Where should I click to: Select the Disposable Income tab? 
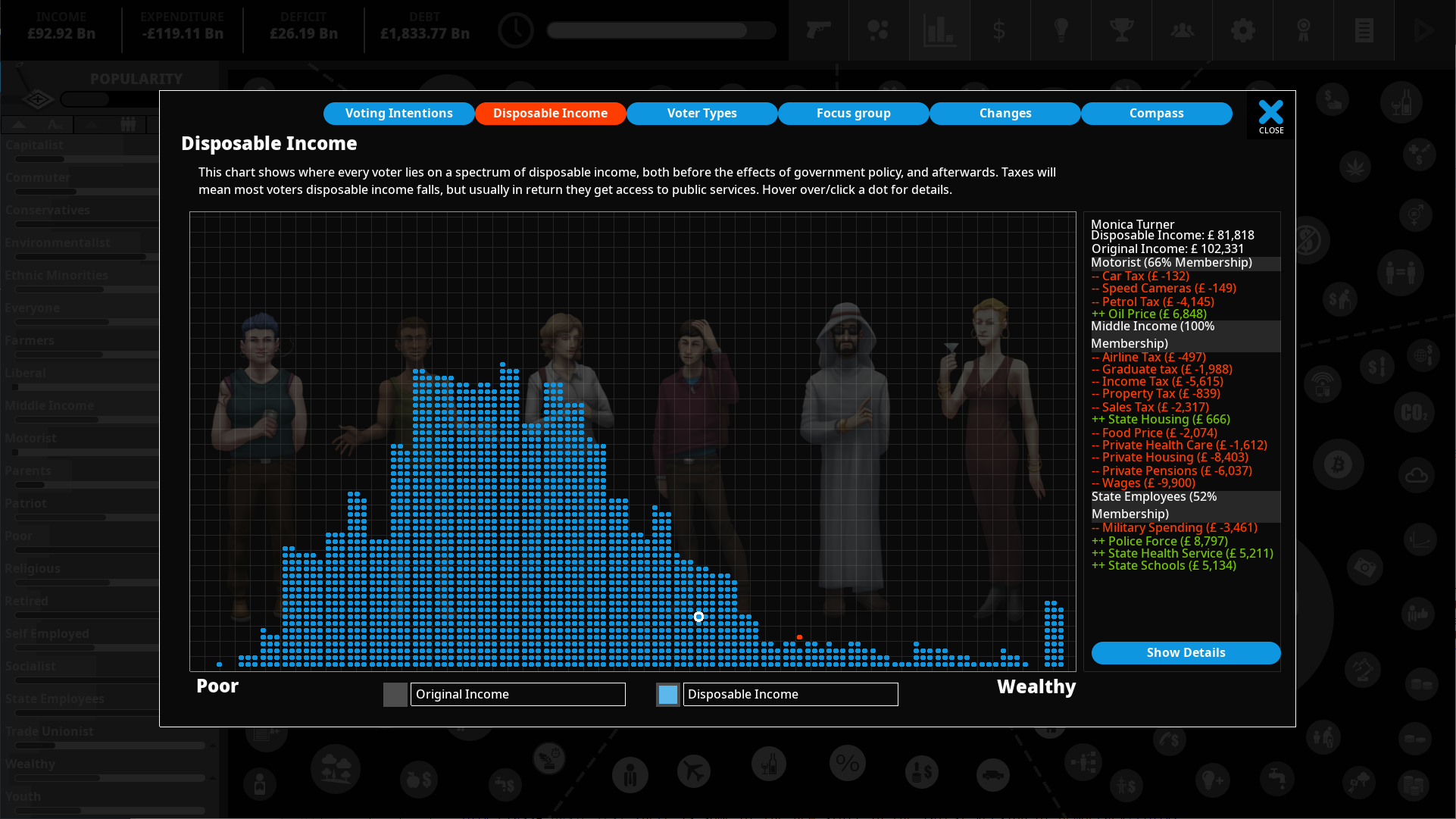tap(551, 114)
